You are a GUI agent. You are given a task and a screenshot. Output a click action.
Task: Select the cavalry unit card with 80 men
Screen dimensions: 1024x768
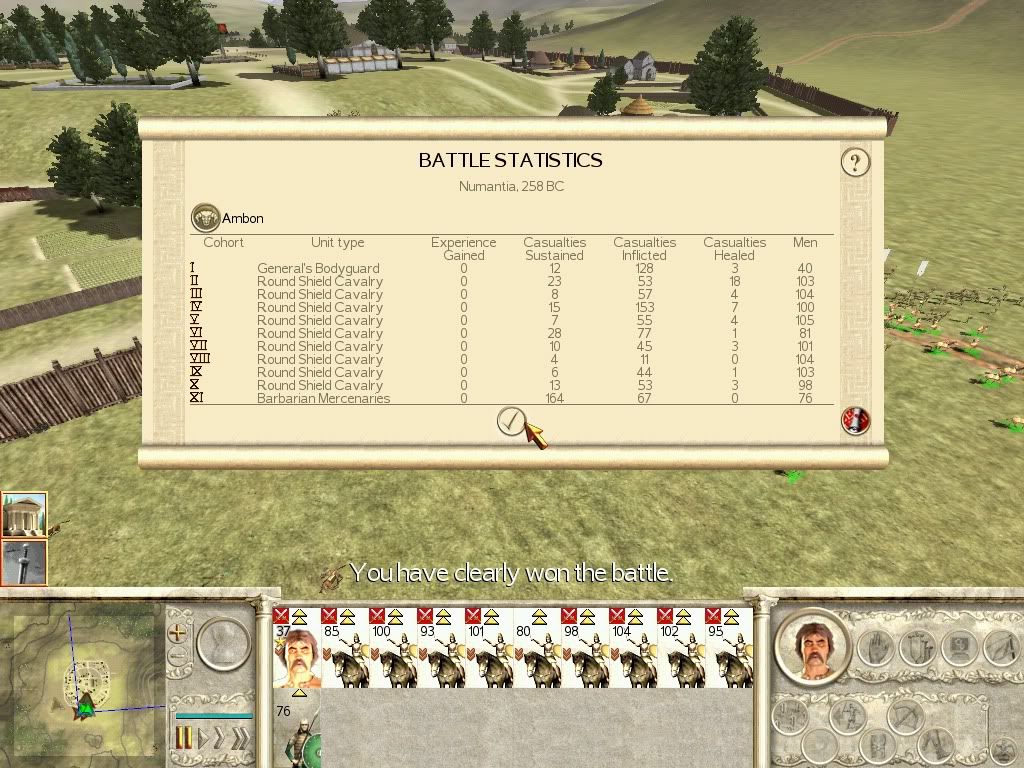[536, 648]
